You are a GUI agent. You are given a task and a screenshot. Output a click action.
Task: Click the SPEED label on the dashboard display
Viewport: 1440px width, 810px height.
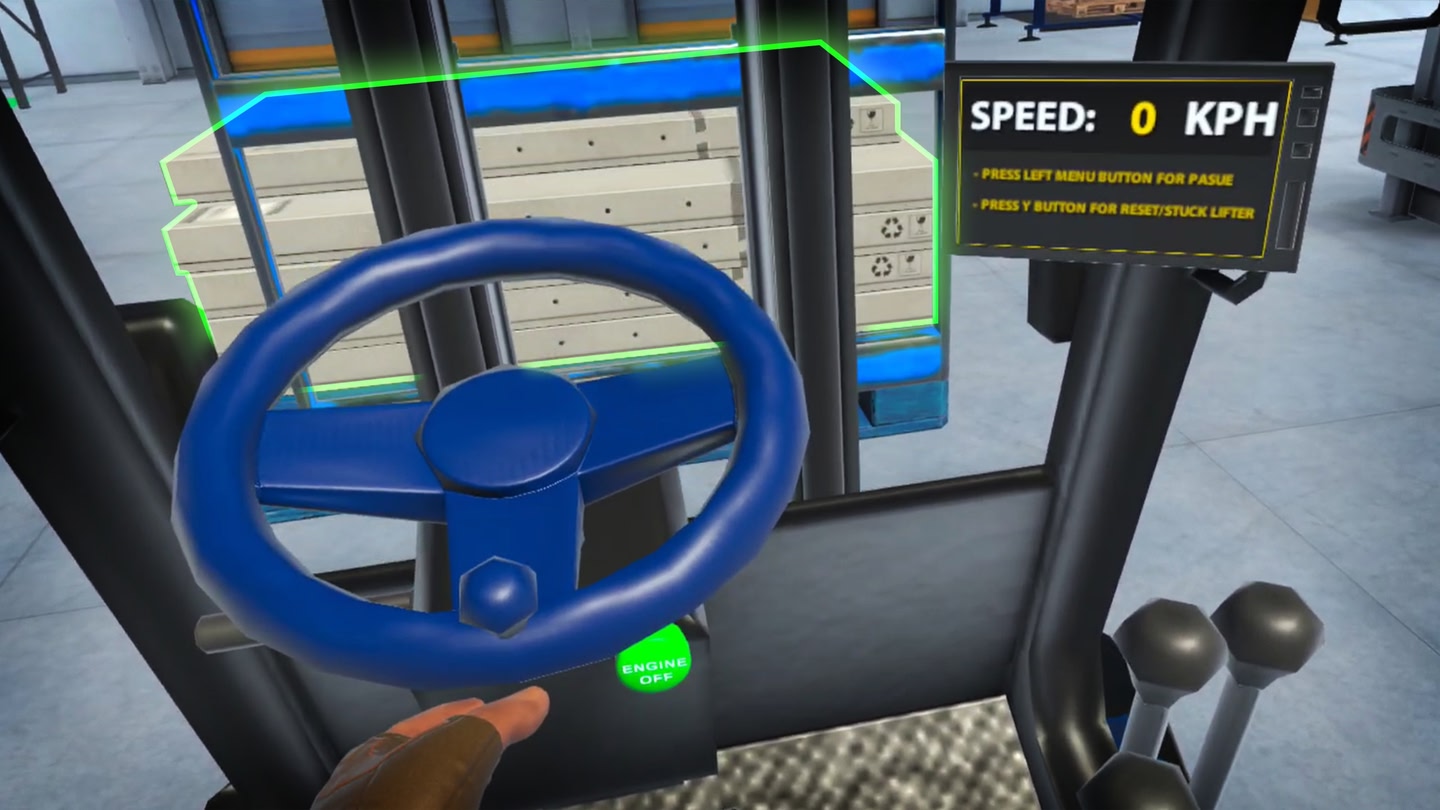pyautogui.click(x=1031, y=114)
